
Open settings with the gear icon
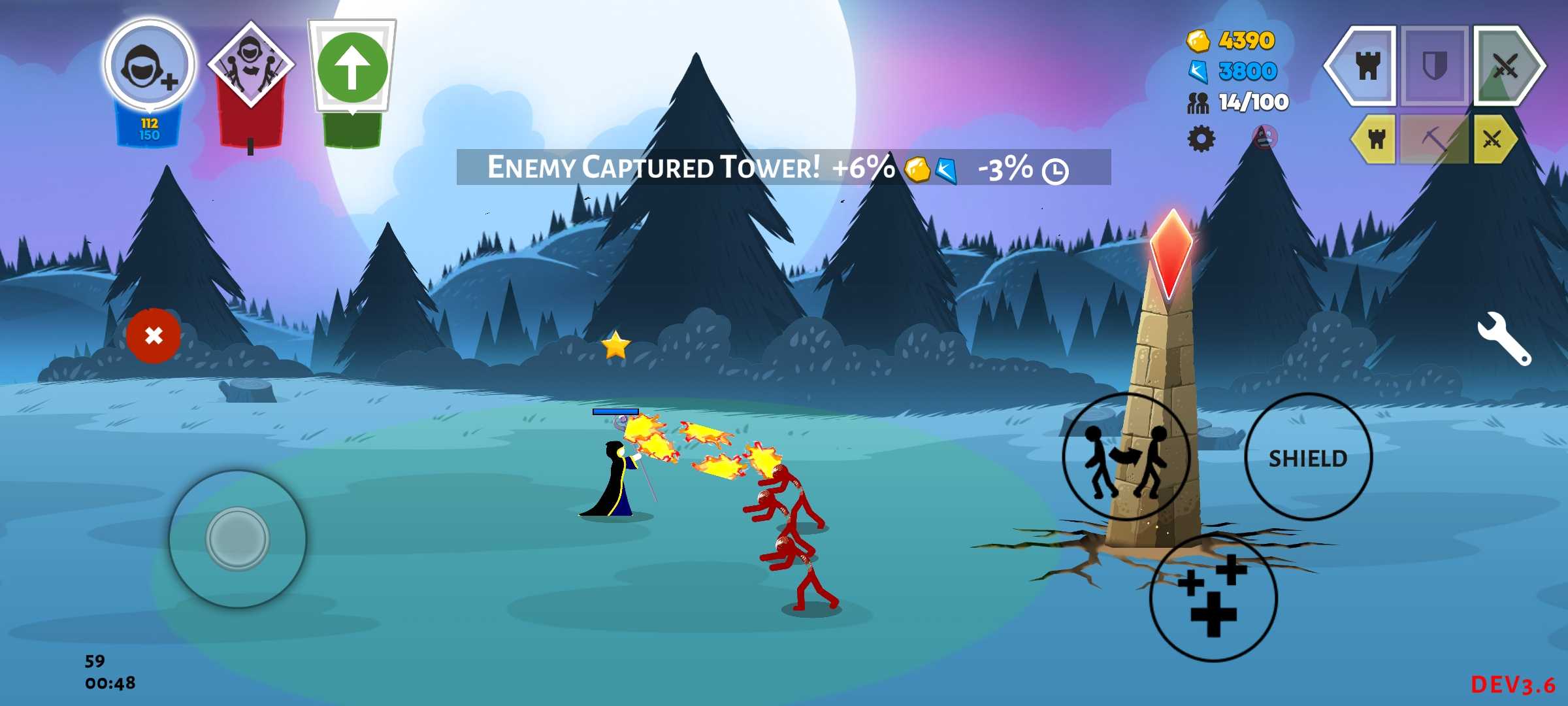tap(1201, 139)
